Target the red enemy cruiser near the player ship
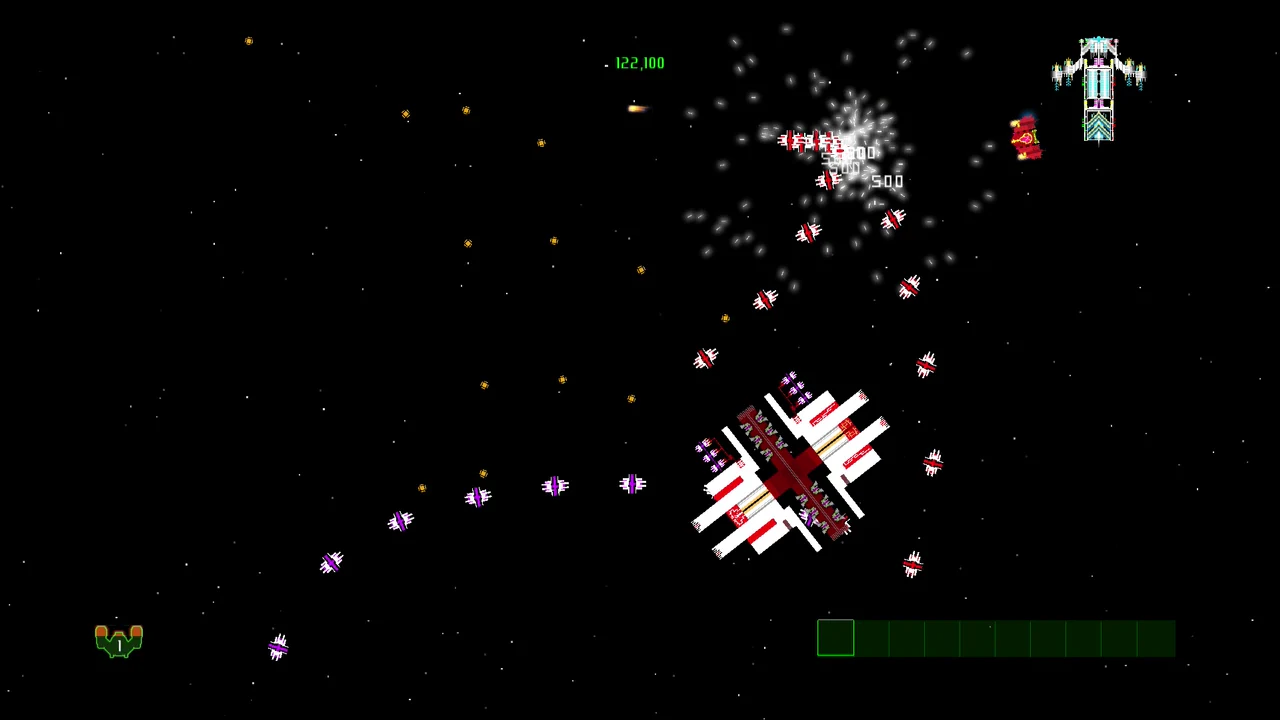Screen dimensions: 1280x720 (1025, 138)
